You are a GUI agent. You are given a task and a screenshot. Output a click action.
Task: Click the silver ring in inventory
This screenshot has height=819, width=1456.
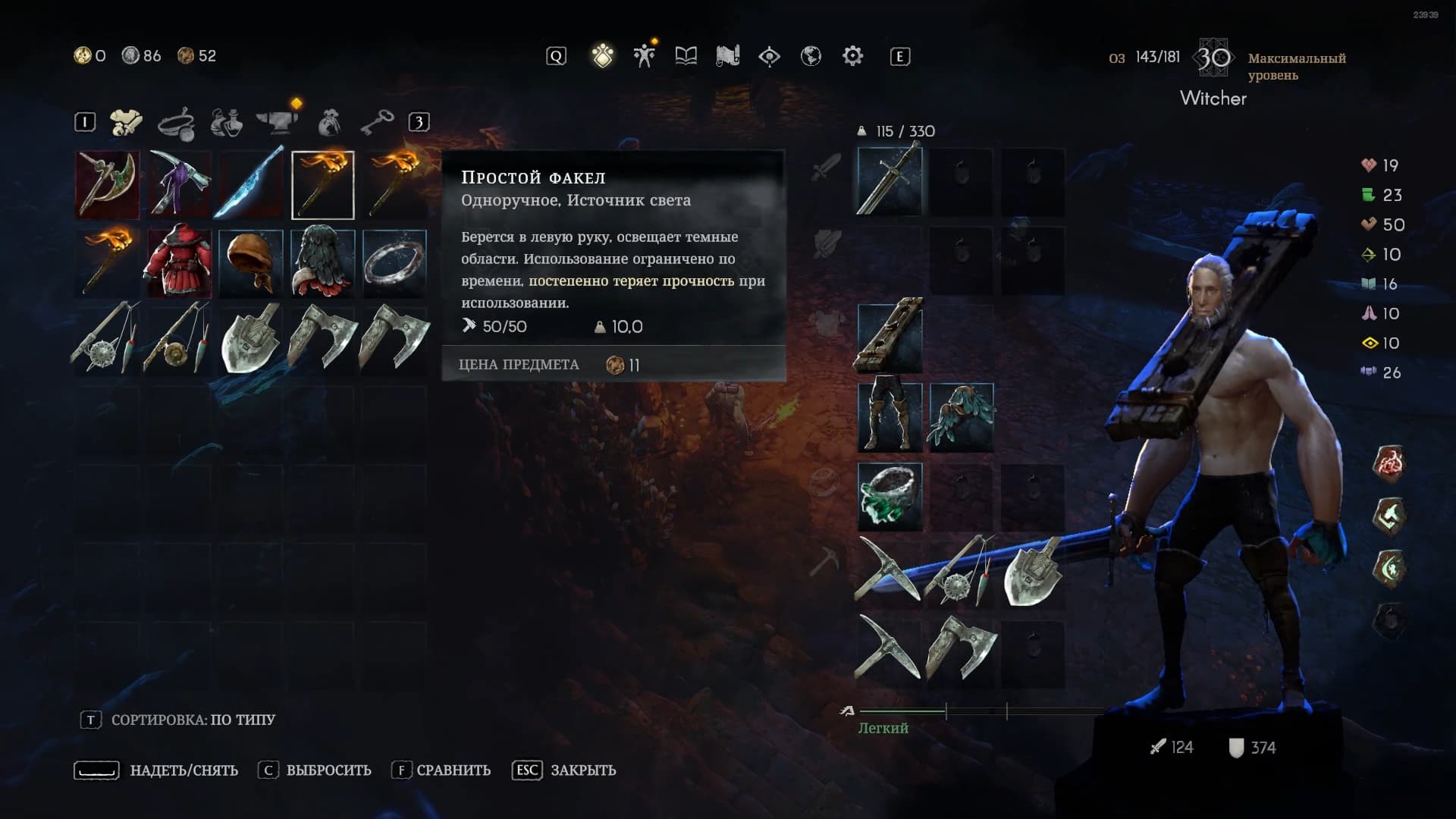(394, 262)
